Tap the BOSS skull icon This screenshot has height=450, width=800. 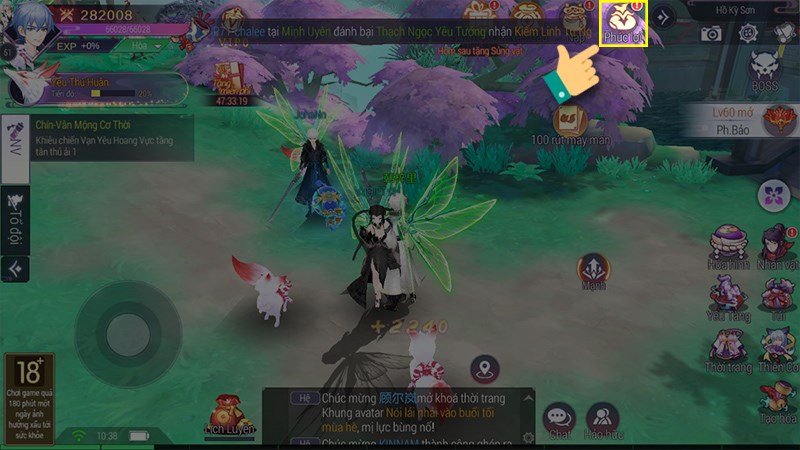(x=766, y=68)
